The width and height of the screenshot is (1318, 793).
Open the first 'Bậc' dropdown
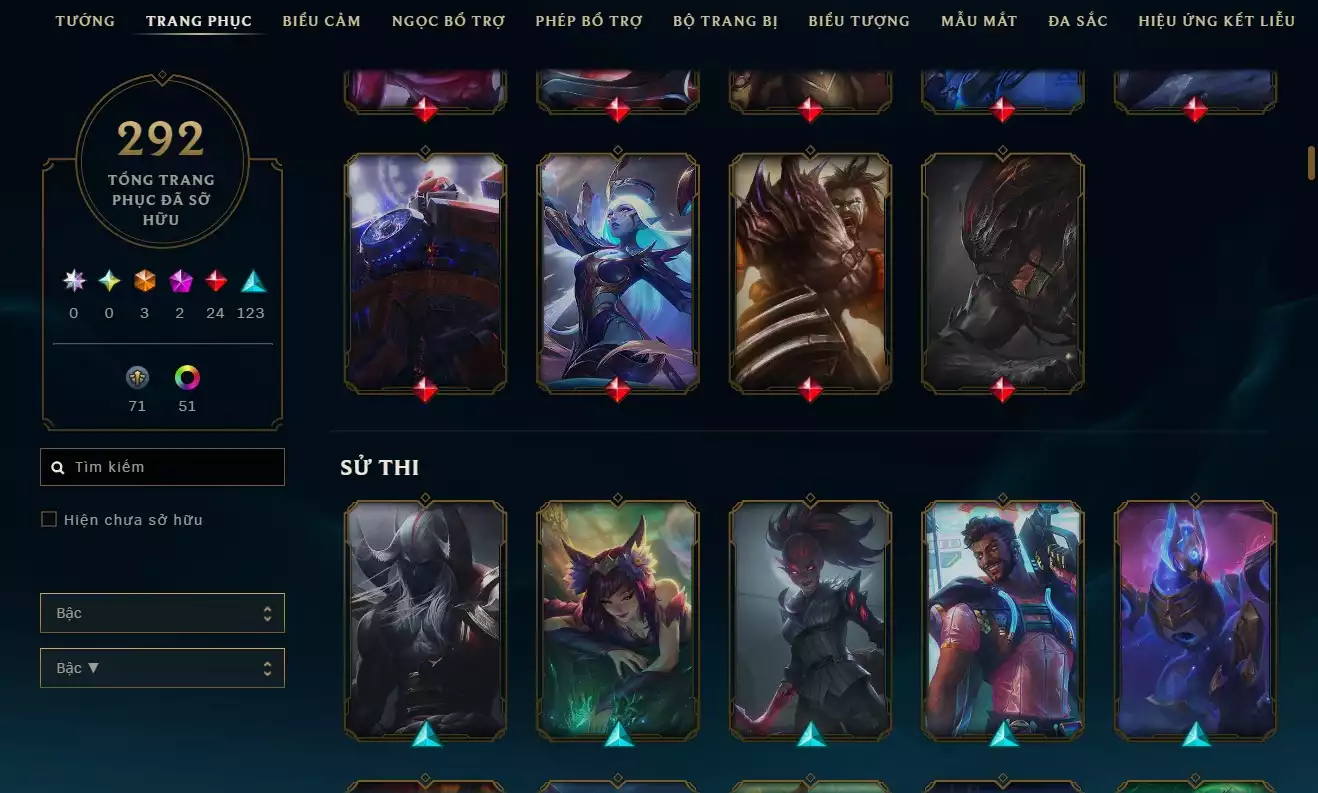pos(162,612)
